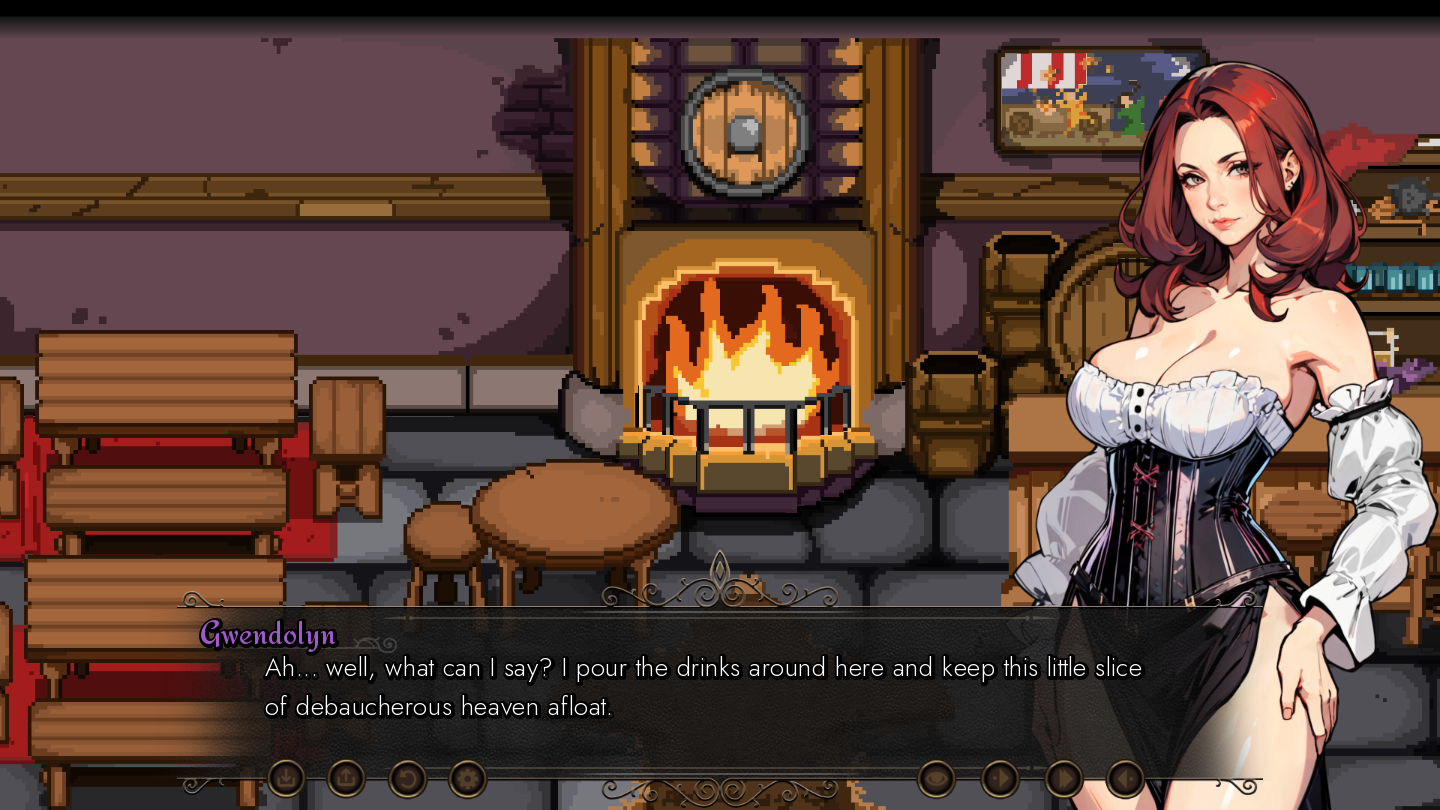Toggle auto-play with the dot-and-triangle button
The height and width of the screenshot is (810, 1440).
click(1000, 777)
